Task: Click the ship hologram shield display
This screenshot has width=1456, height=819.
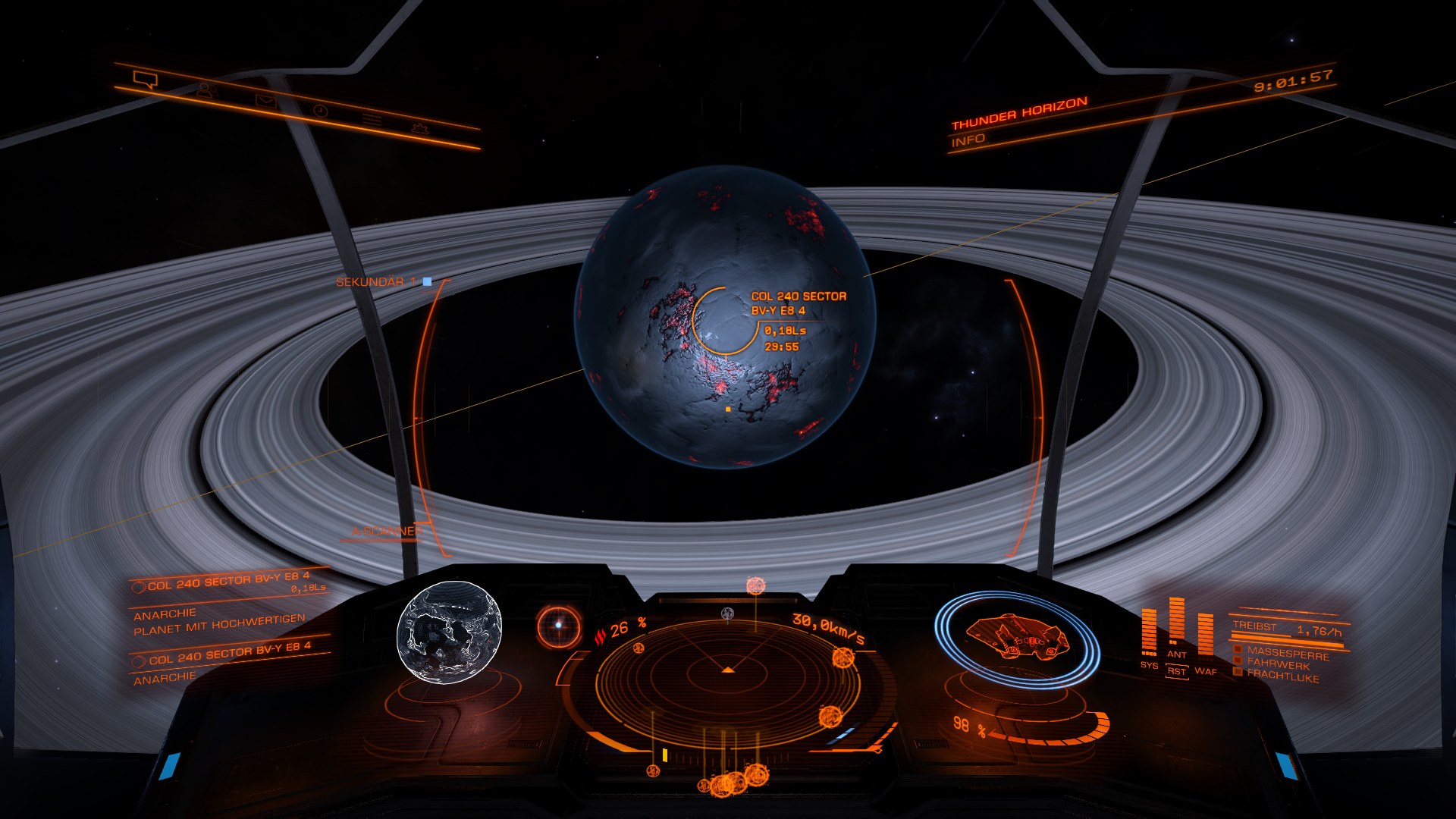Action: (1017, 638)
